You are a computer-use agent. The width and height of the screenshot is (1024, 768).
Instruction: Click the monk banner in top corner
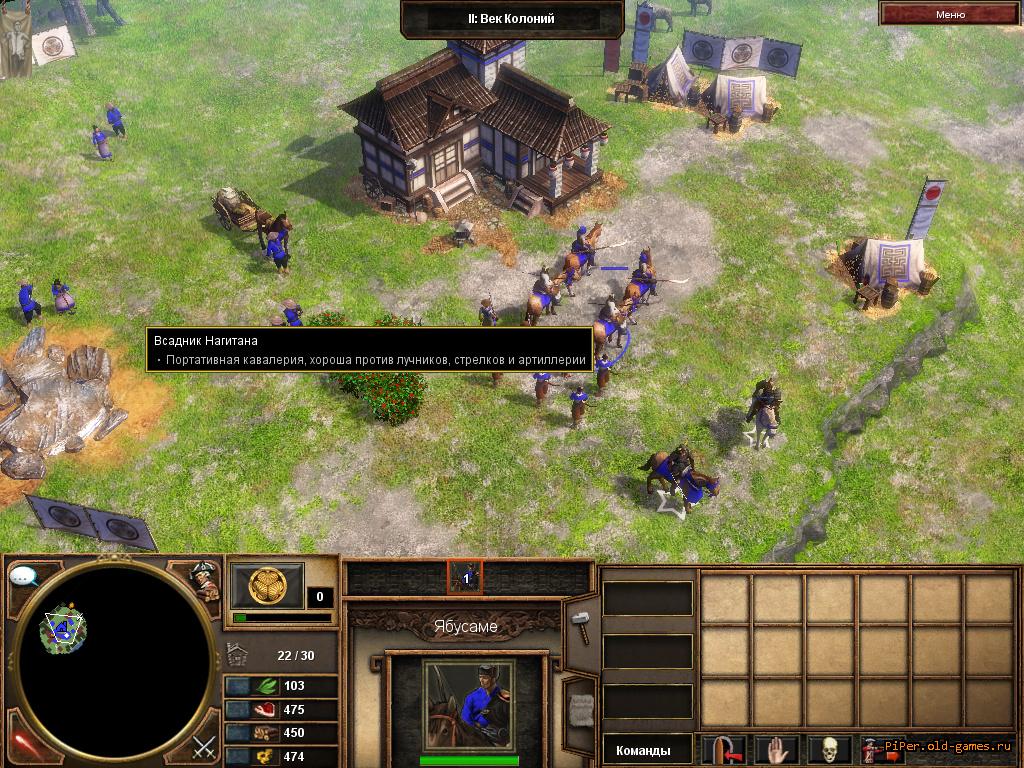13,38
